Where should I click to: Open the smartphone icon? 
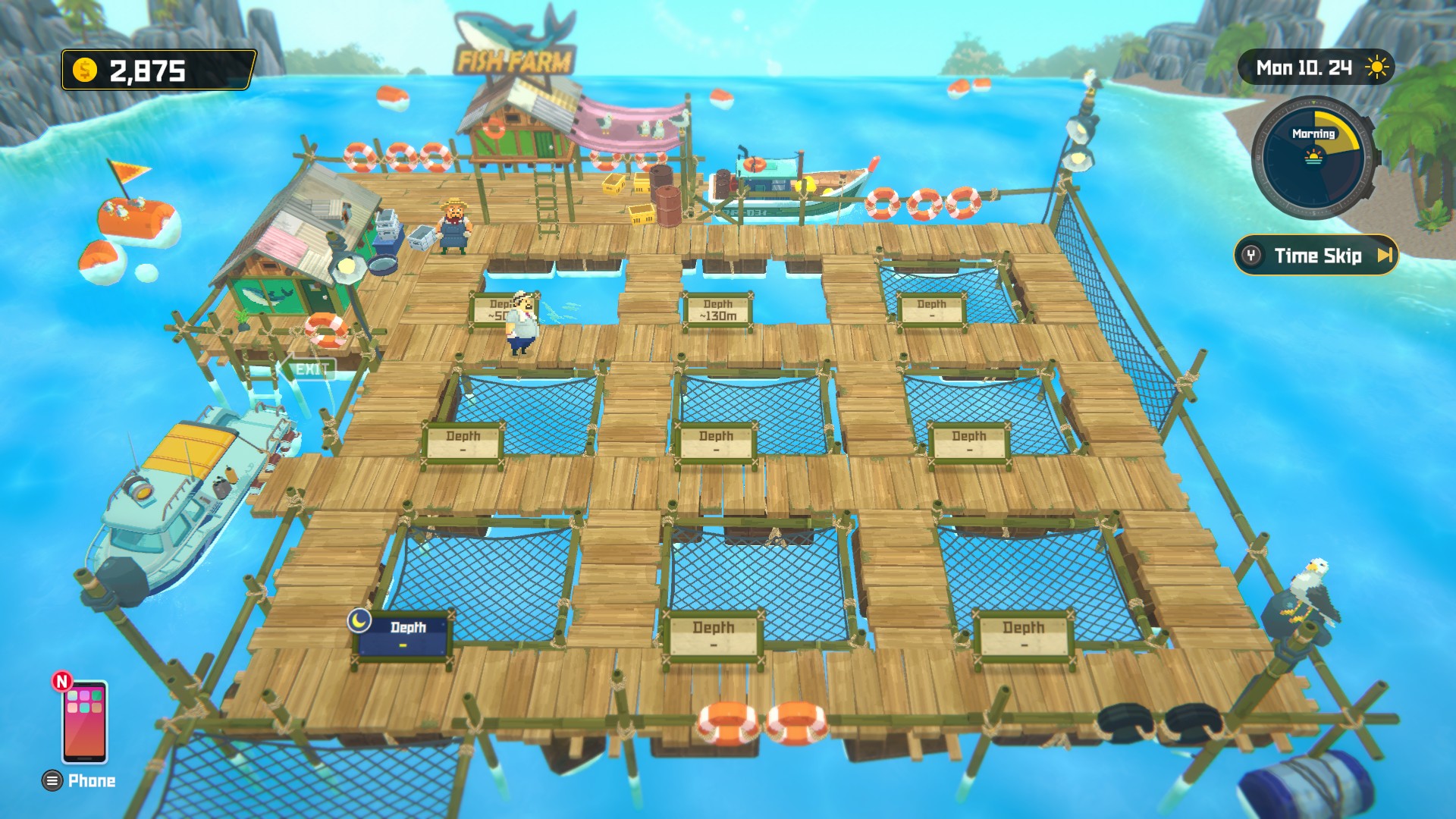coord(84,721)
